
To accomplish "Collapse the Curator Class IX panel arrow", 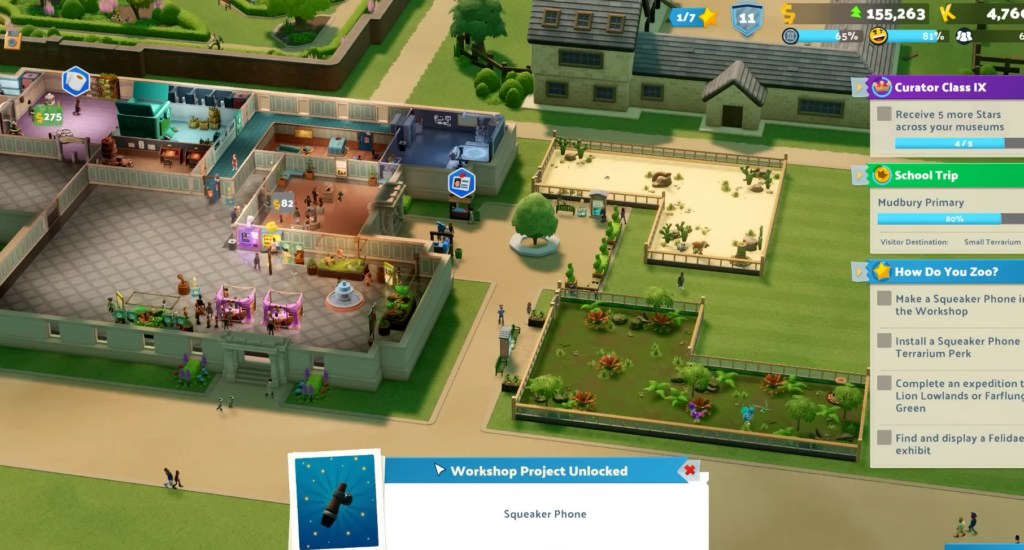I will coord(859,88).
